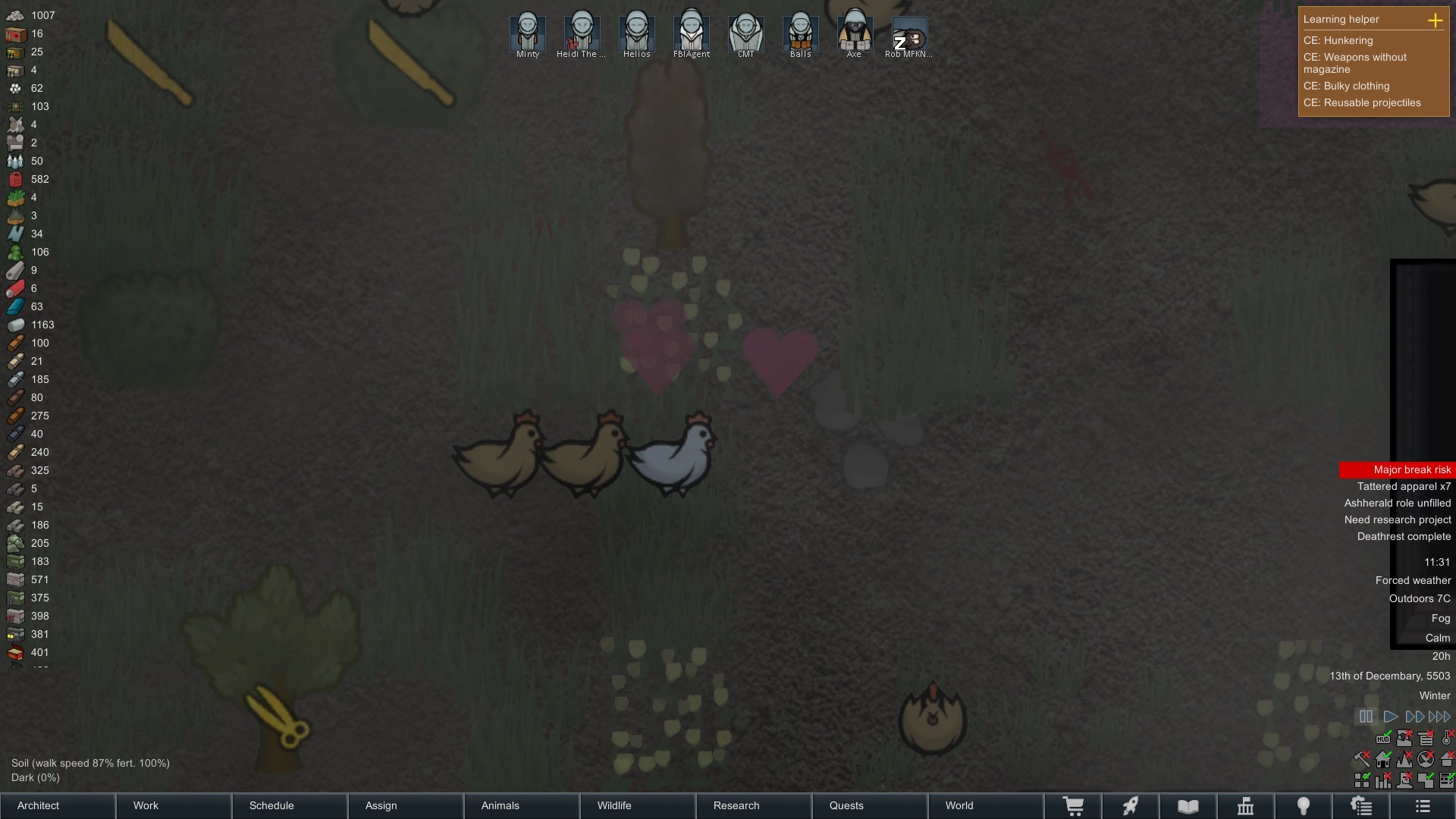Viewport: 1456px width, 819px height.
Task: Open the lightbulb ideas icon
Action: pyautogui.click(x=1304, y=806)
